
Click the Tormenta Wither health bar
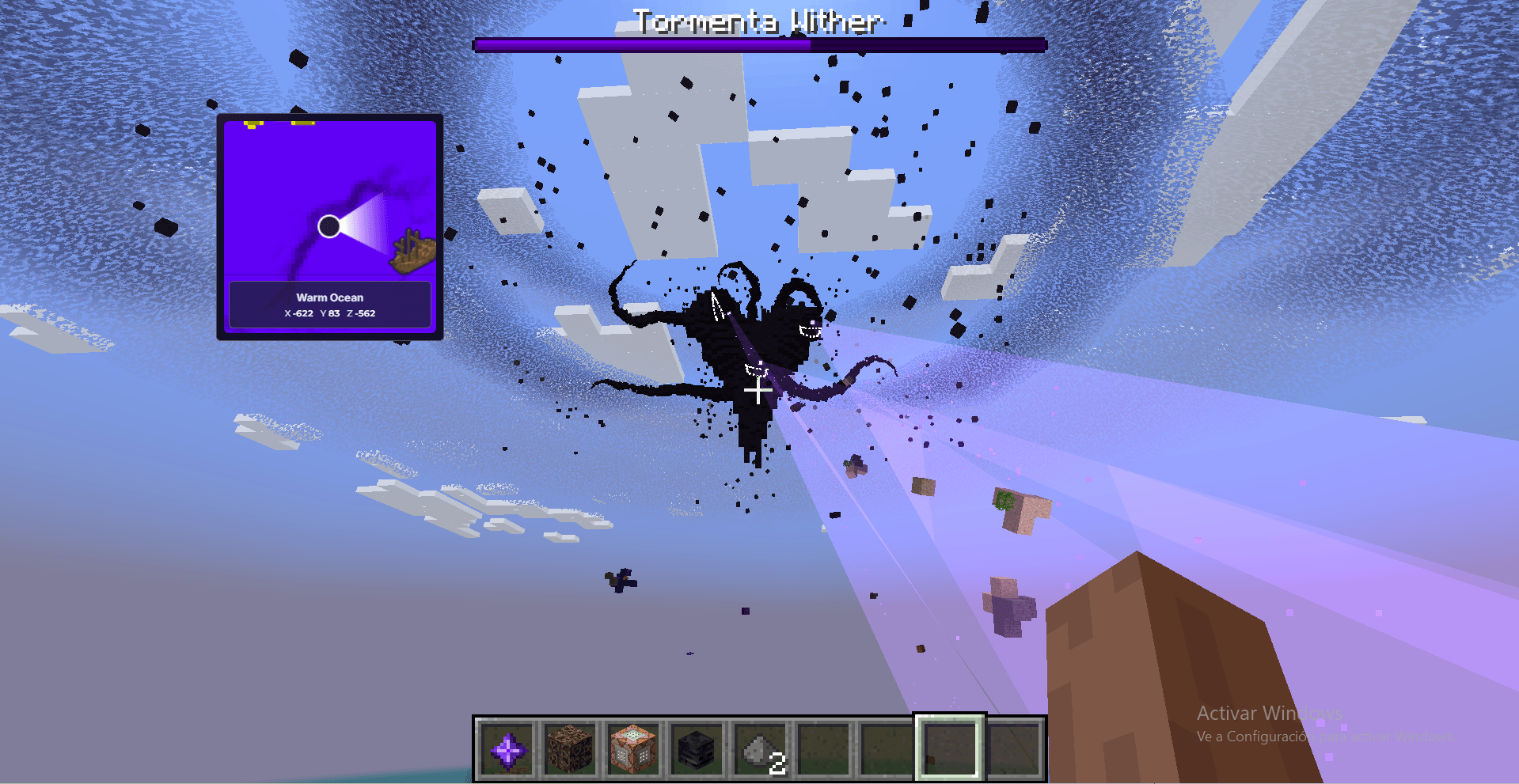(758, 45)
